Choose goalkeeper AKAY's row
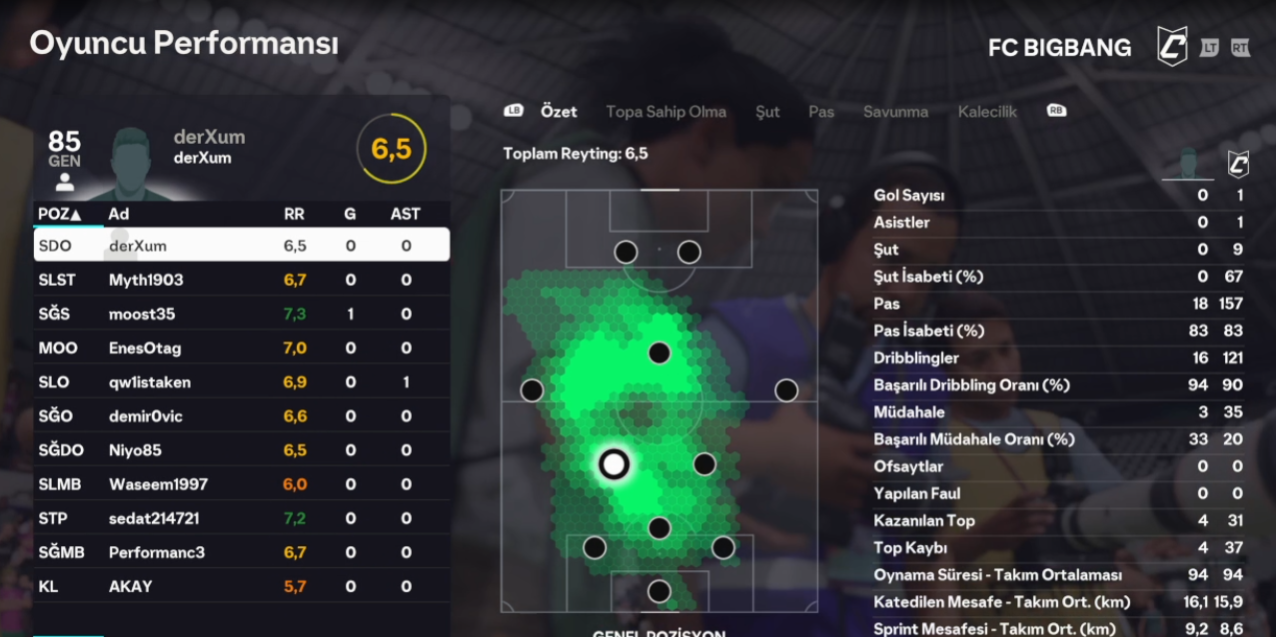The width and height of the screenshot is (1276, 637). 240,586
